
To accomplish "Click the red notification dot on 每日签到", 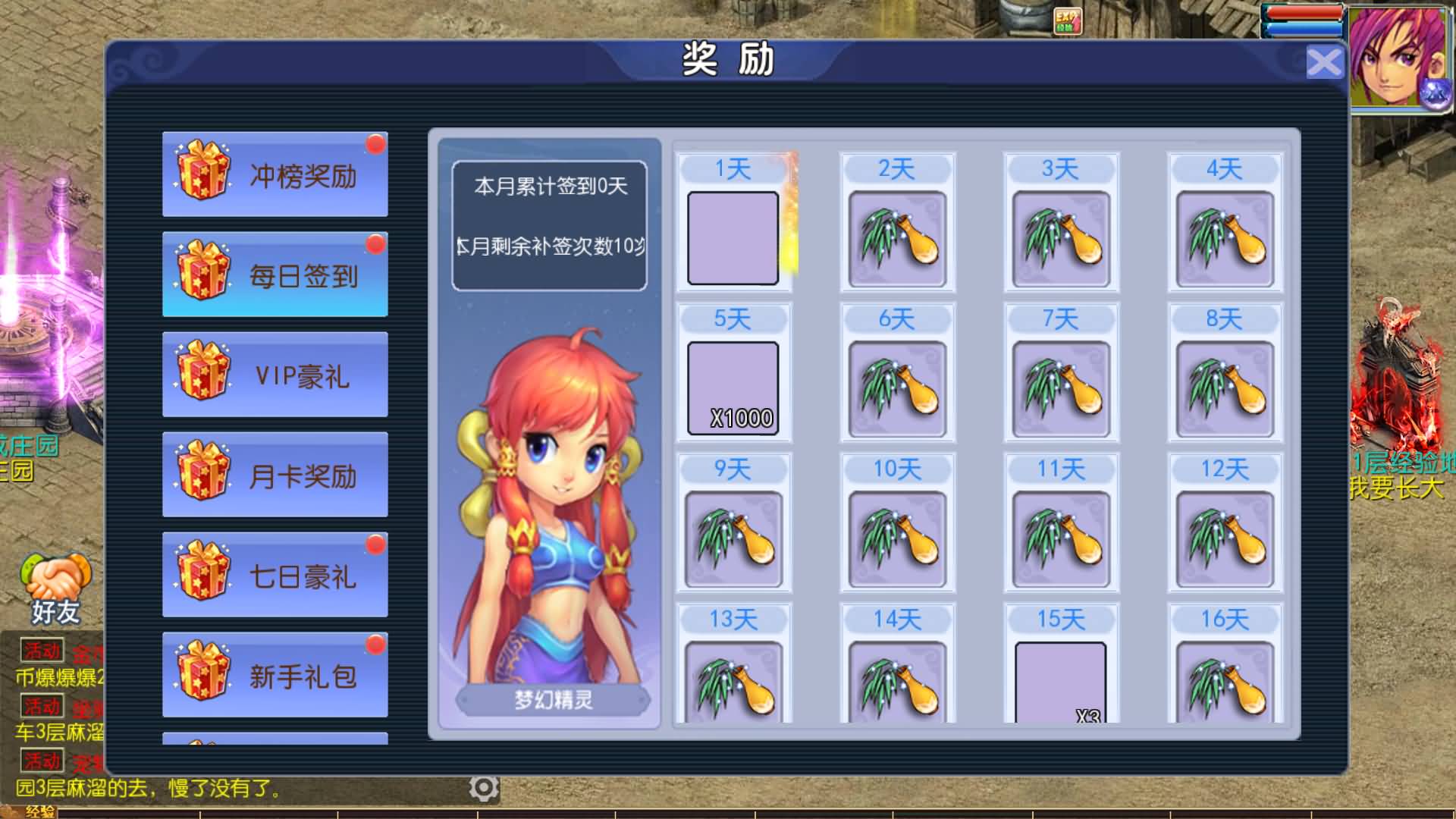I will (373, 243).
